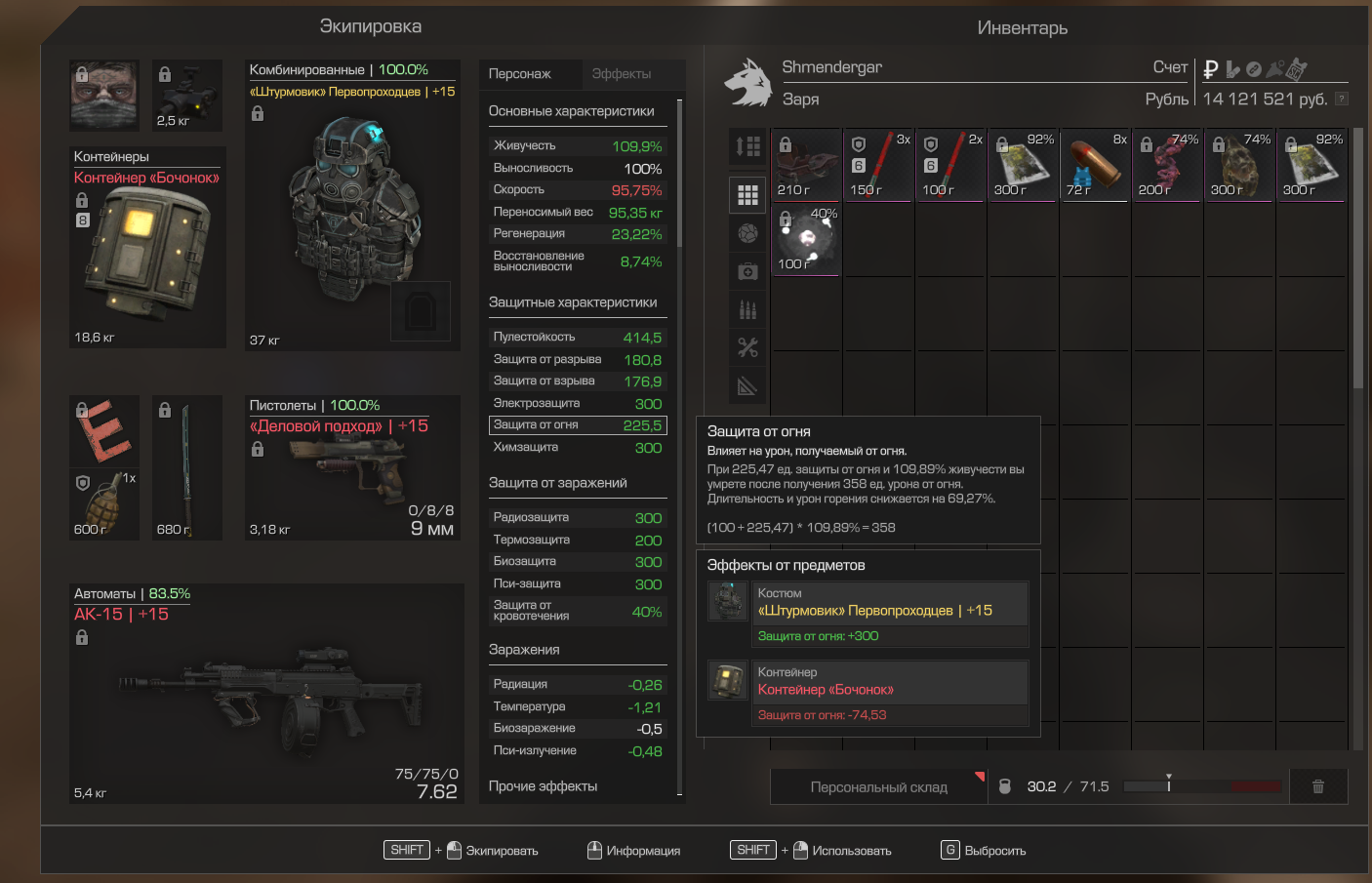
Task: Switch to the Эффекты tab
Action: coord(621,74)
